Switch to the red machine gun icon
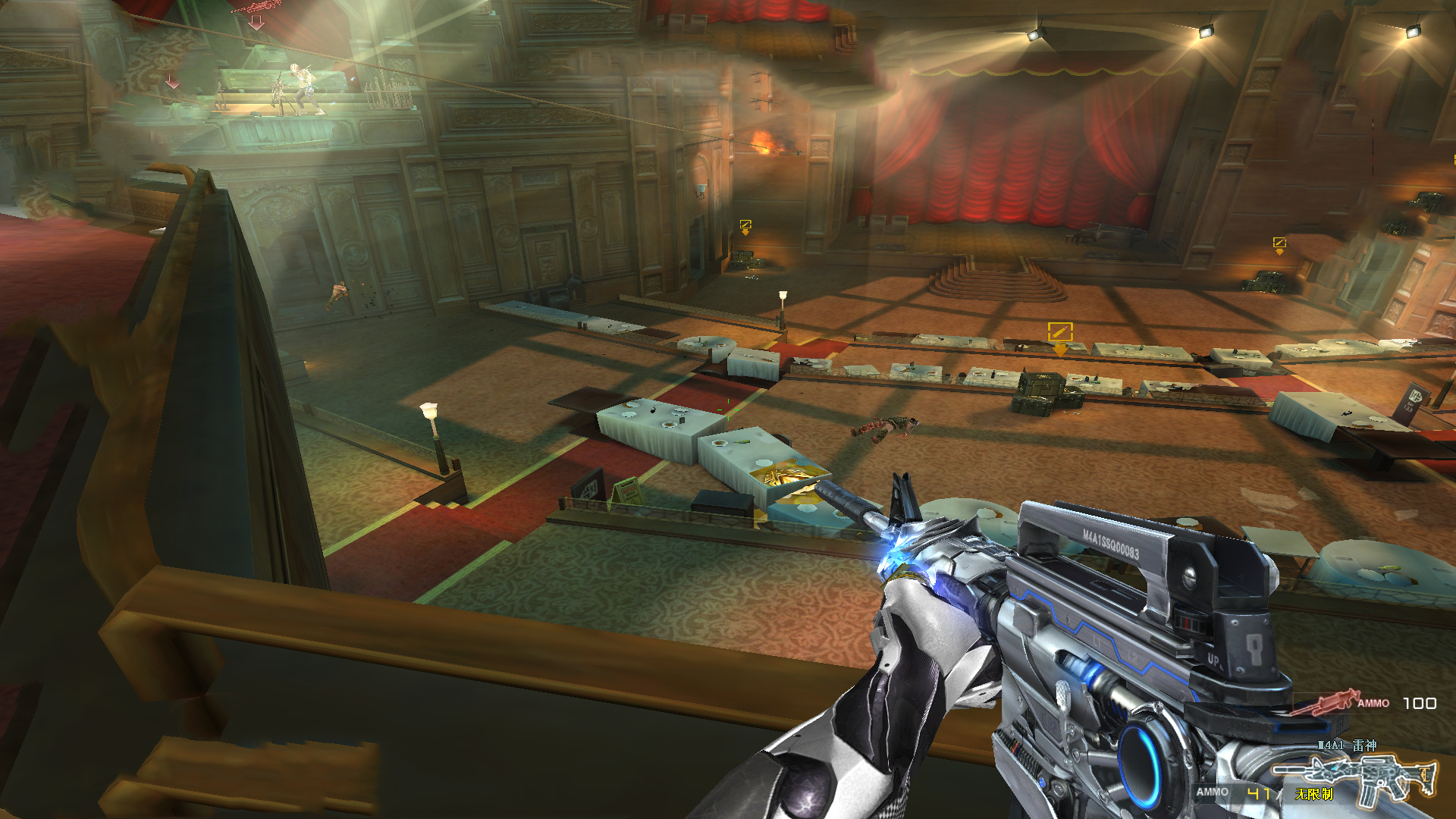Viewport: 1456px width, 819px height. point(1325,702)
